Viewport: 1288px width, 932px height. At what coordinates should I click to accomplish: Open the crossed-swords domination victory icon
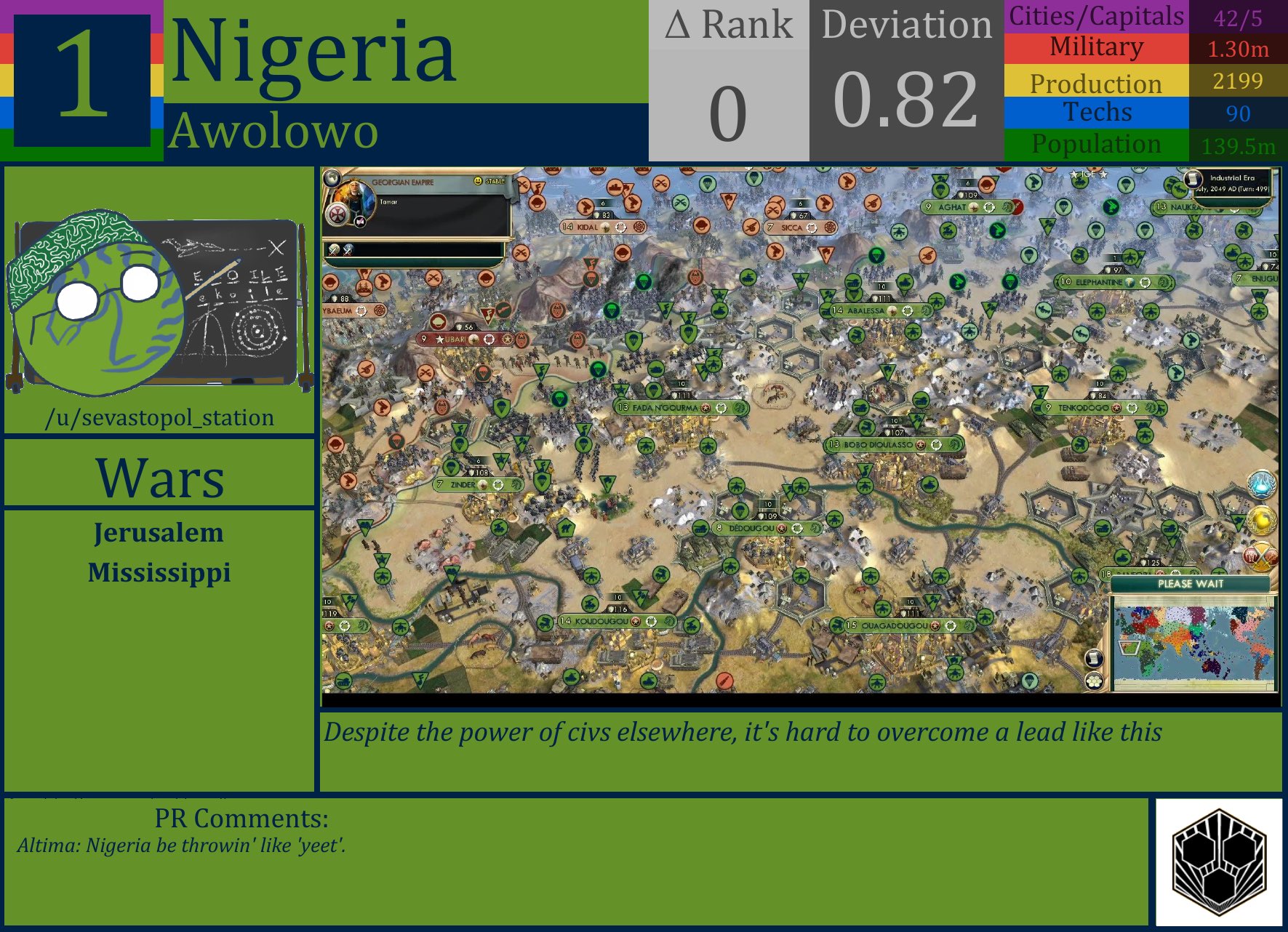[x=1260, y=555]
